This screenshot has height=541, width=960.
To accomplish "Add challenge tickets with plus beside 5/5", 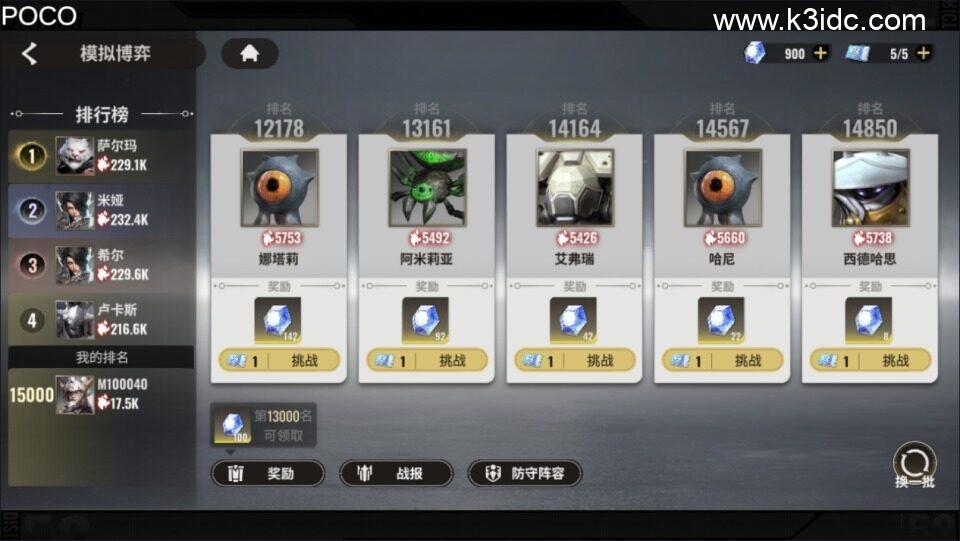I will [923, 54].
